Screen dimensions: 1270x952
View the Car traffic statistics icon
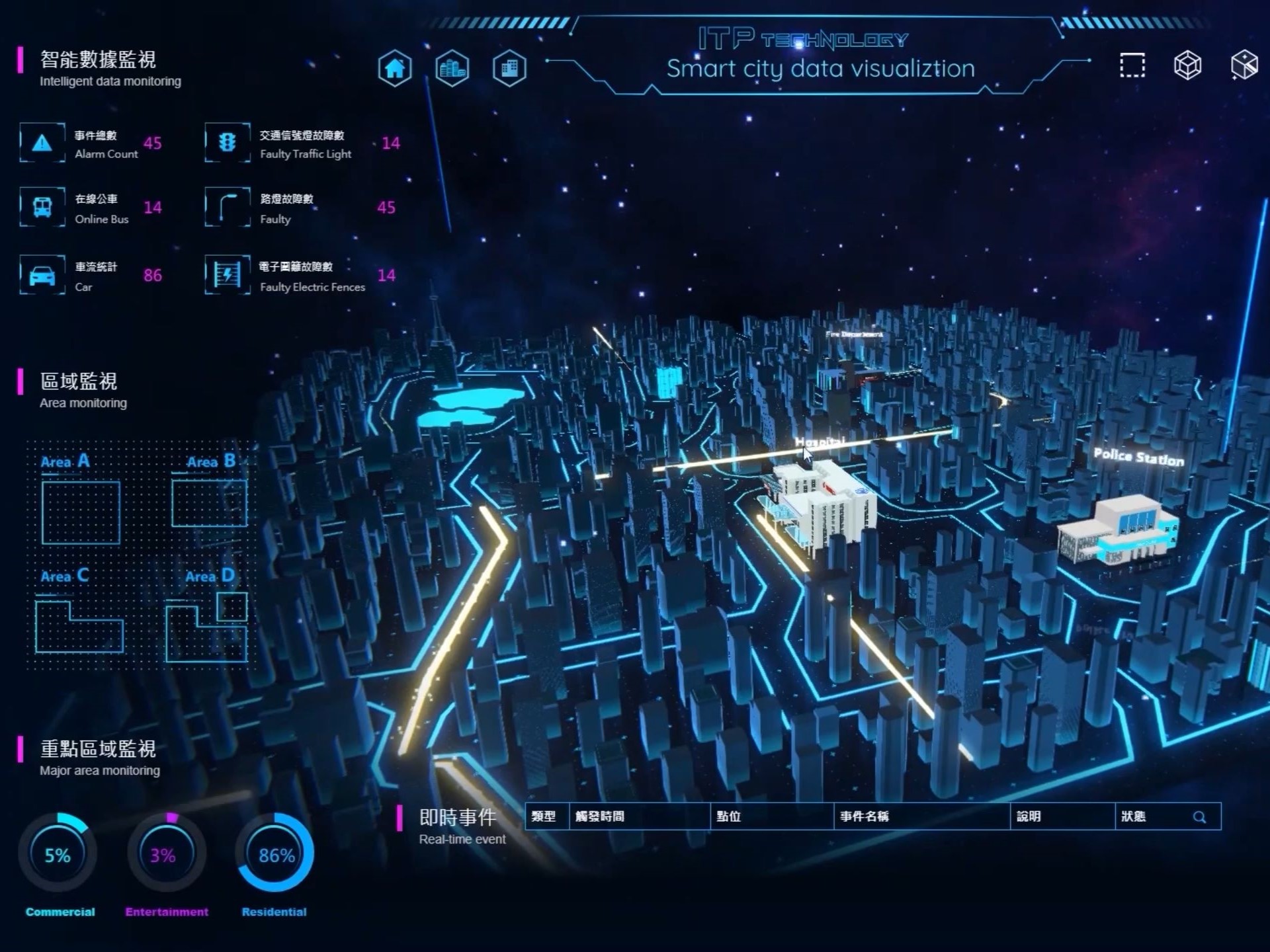[42, 275]
